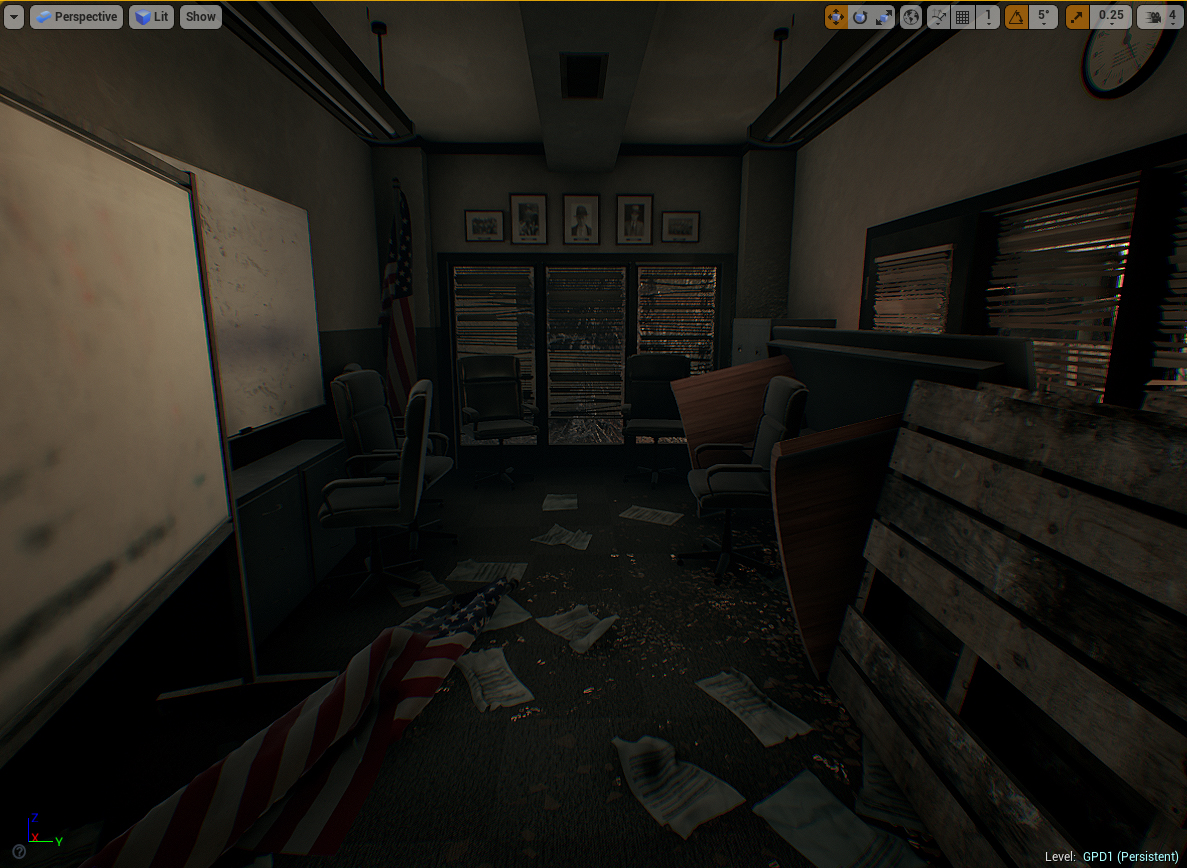Select the rotate transform tool
Image resolution: width=1187 pixels, height=868 pixels.
click(x=860, y=17)
